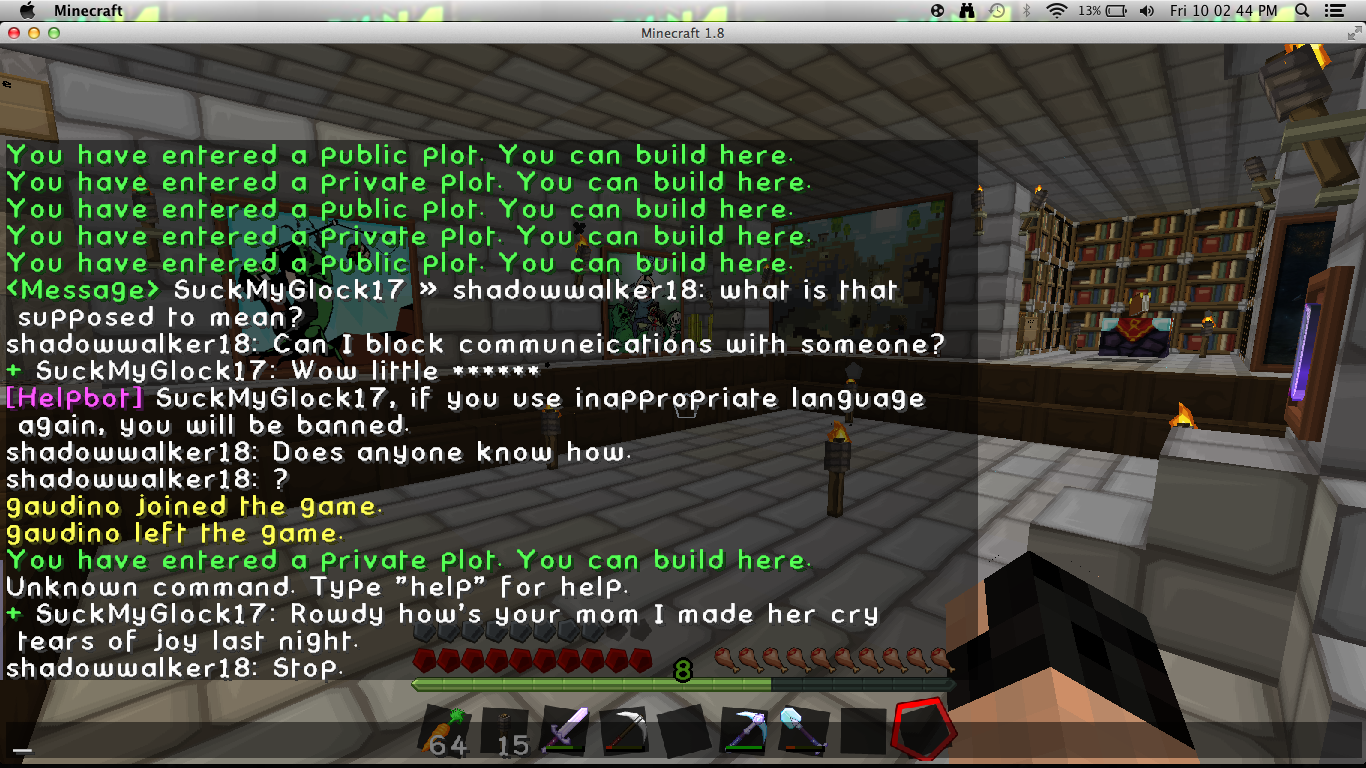Select the enchanted purple sword

pyautogui.click(x=567, y=728)
